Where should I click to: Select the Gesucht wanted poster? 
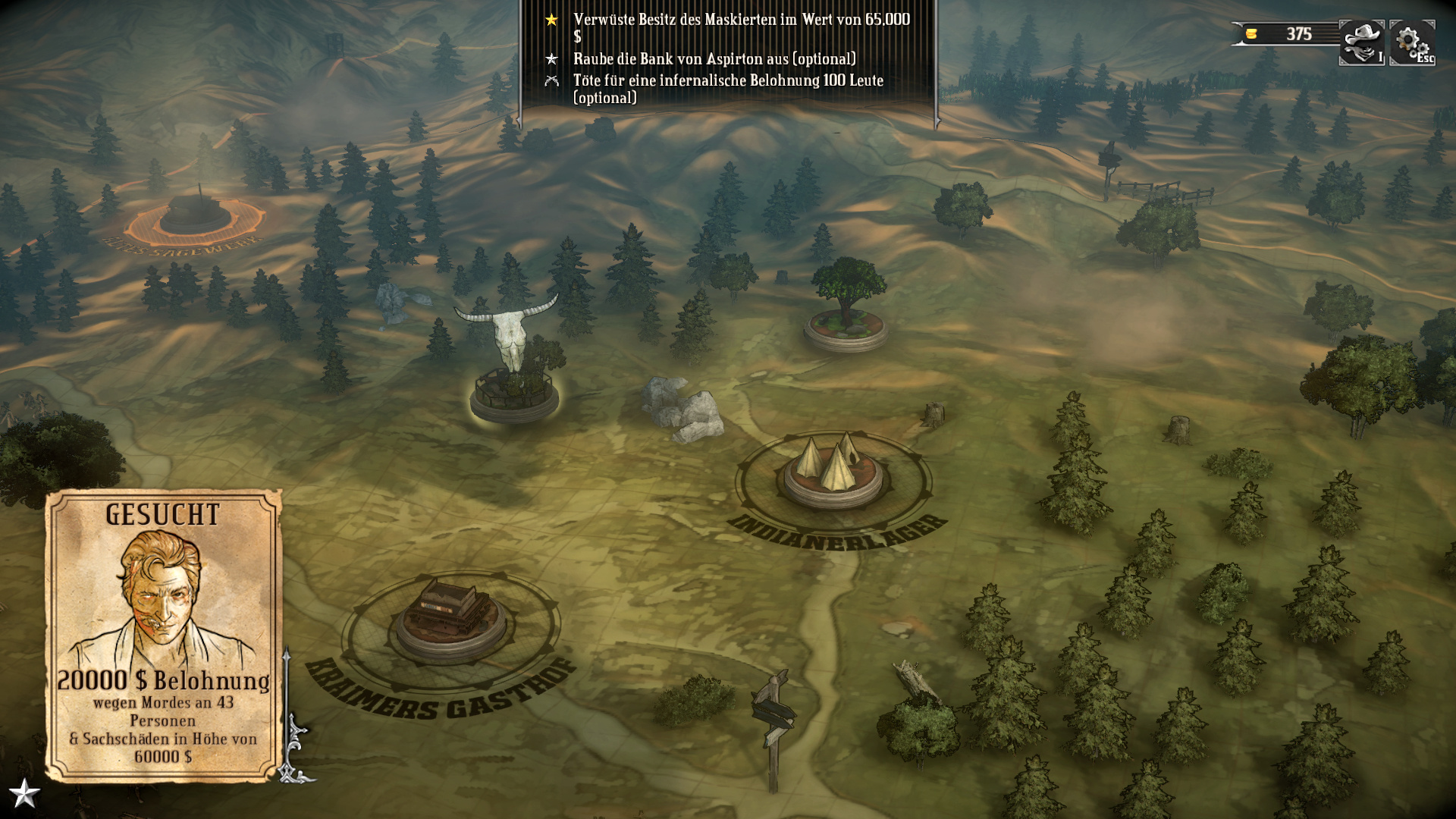163,635
